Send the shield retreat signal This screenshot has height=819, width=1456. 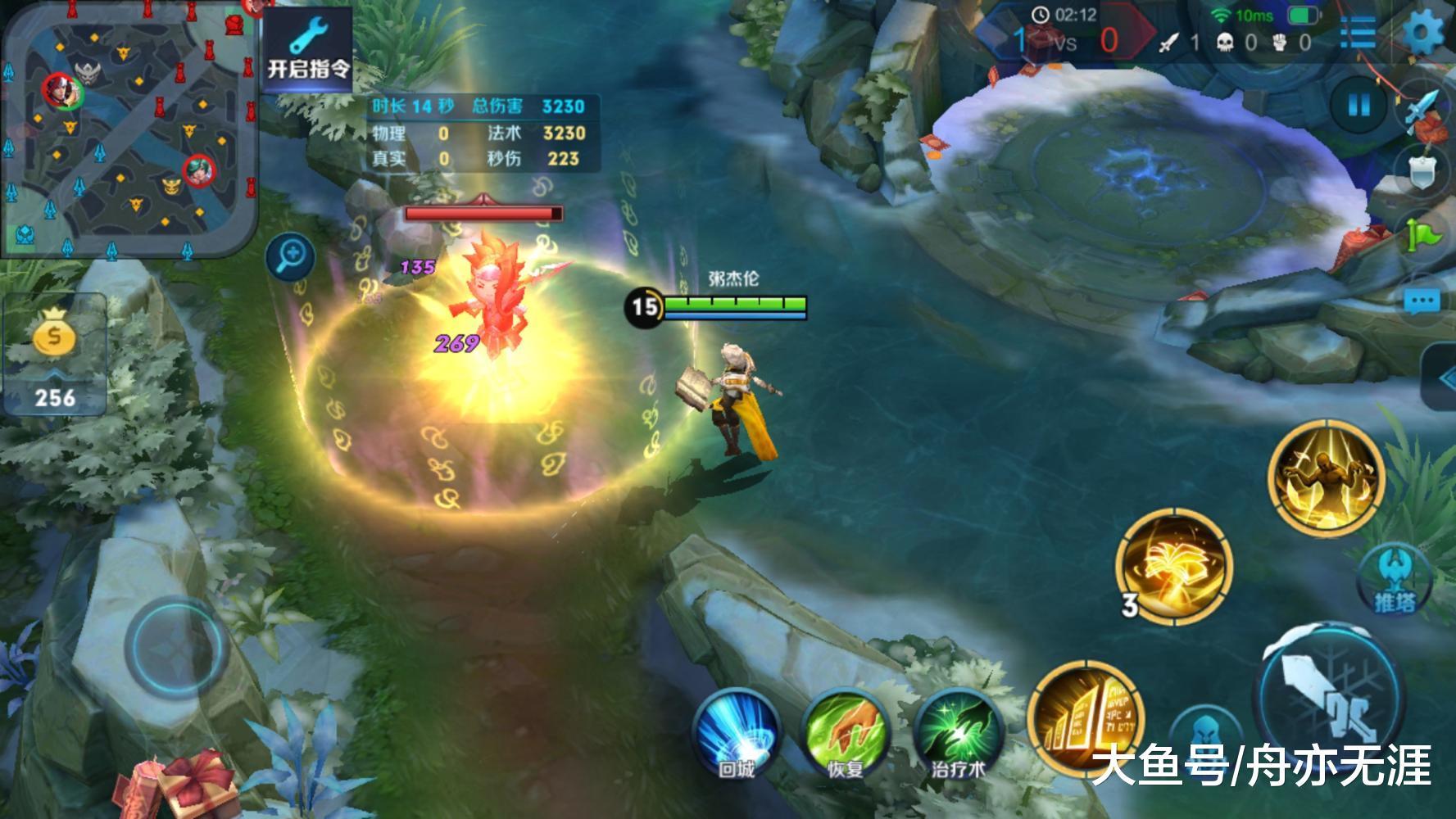(1424, 171)
